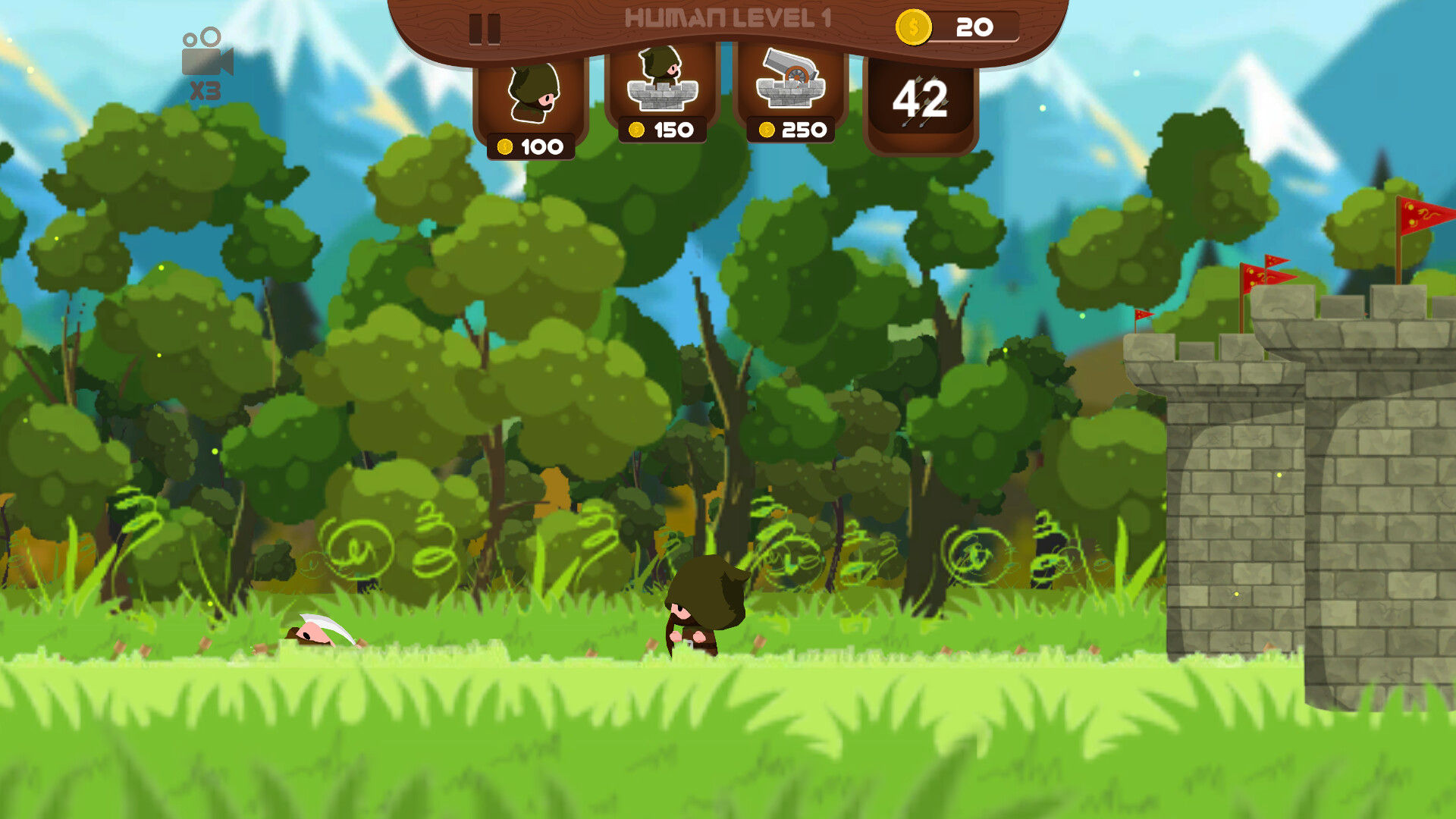Click the coin icon on the 100 price tag

click(505, 144)
